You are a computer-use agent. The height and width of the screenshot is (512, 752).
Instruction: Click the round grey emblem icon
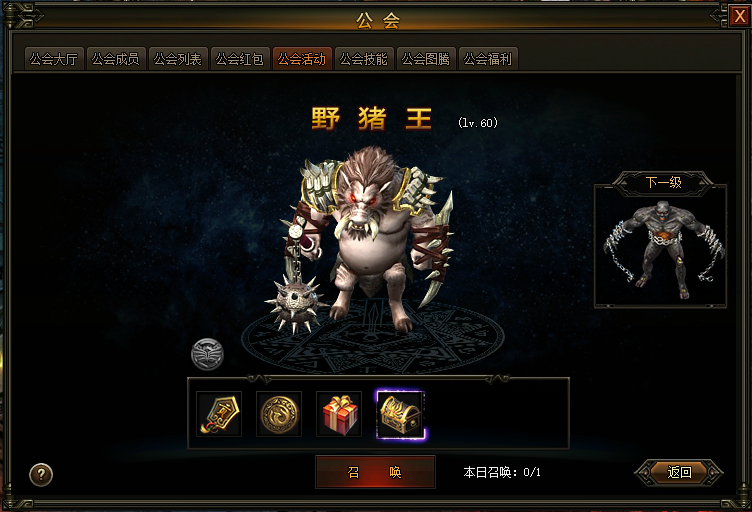tap(208, 354)
